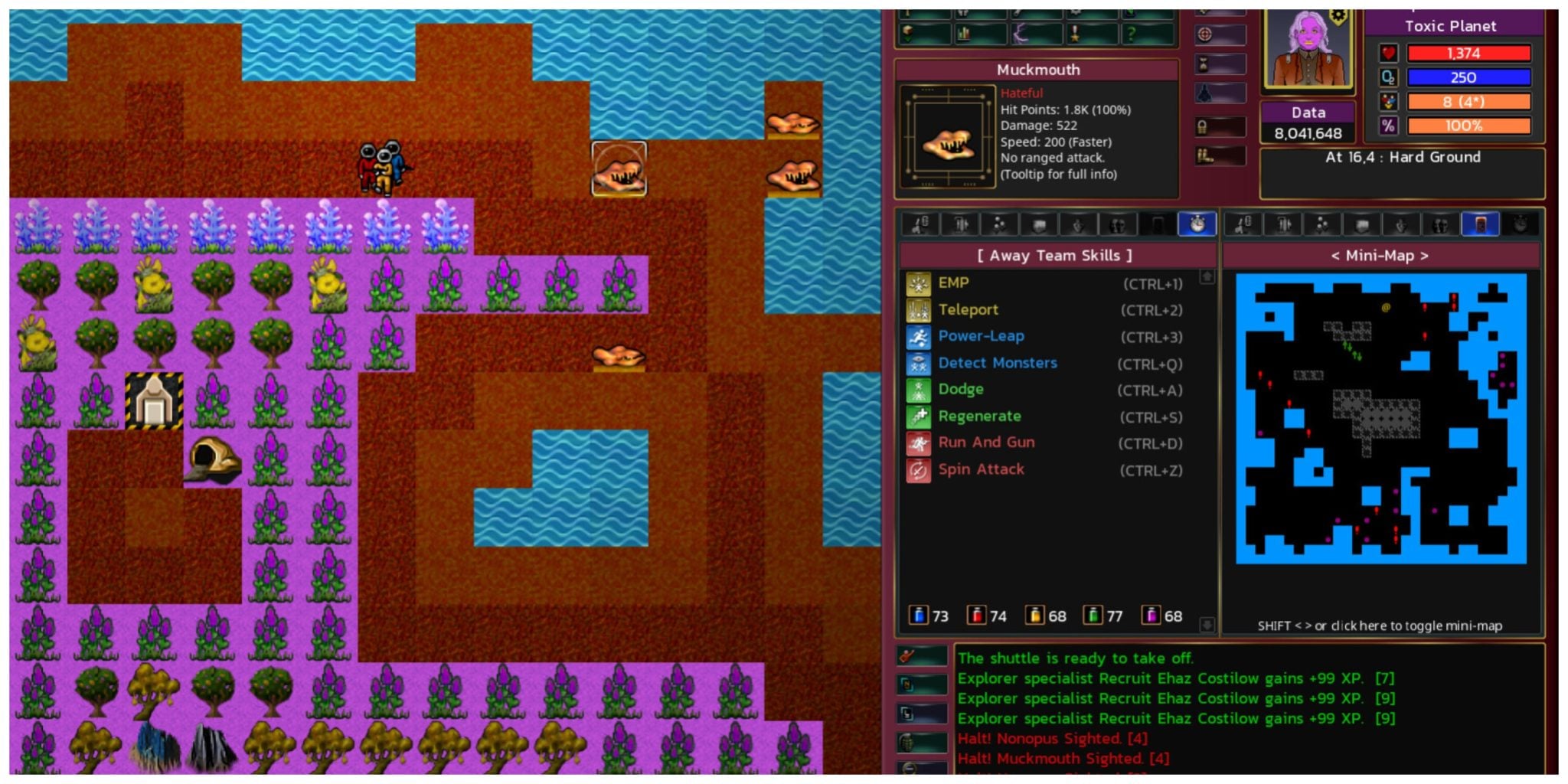Click the crosshair target button
The height and width of the screenshot is (784, 1568).
tap(1205, 34)
